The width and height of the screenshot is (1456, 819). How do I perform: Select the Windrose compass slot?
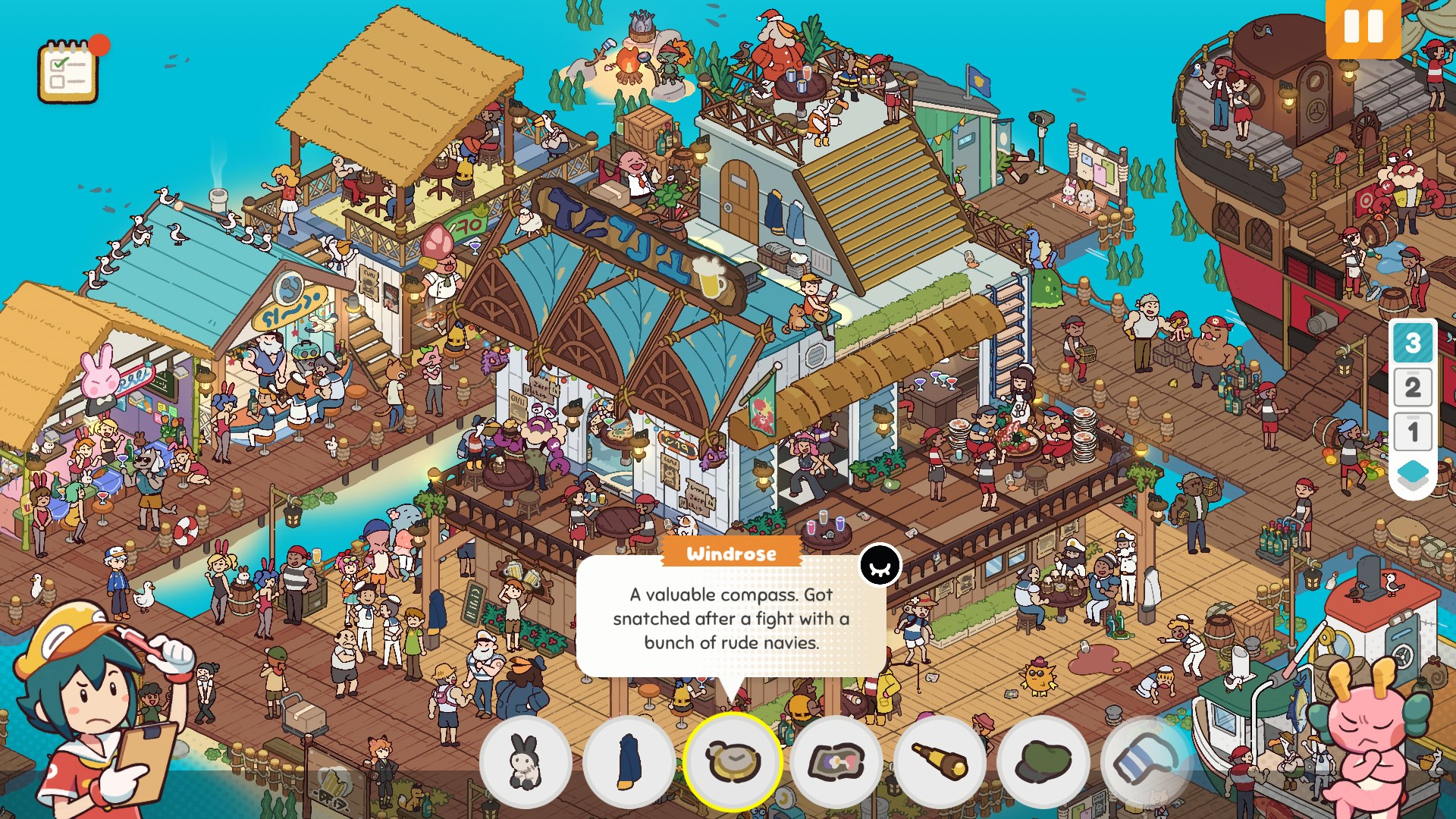(x=733, y=761)
